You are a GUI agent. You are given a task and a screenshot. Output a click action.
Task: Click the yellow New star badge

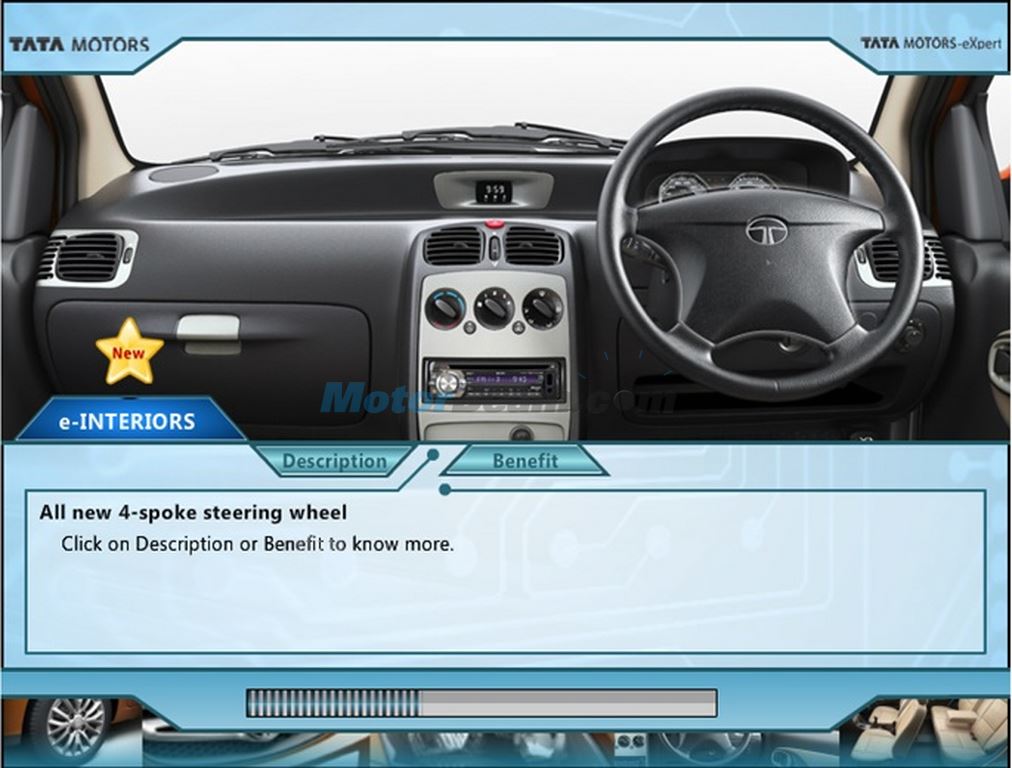[129, 352]
